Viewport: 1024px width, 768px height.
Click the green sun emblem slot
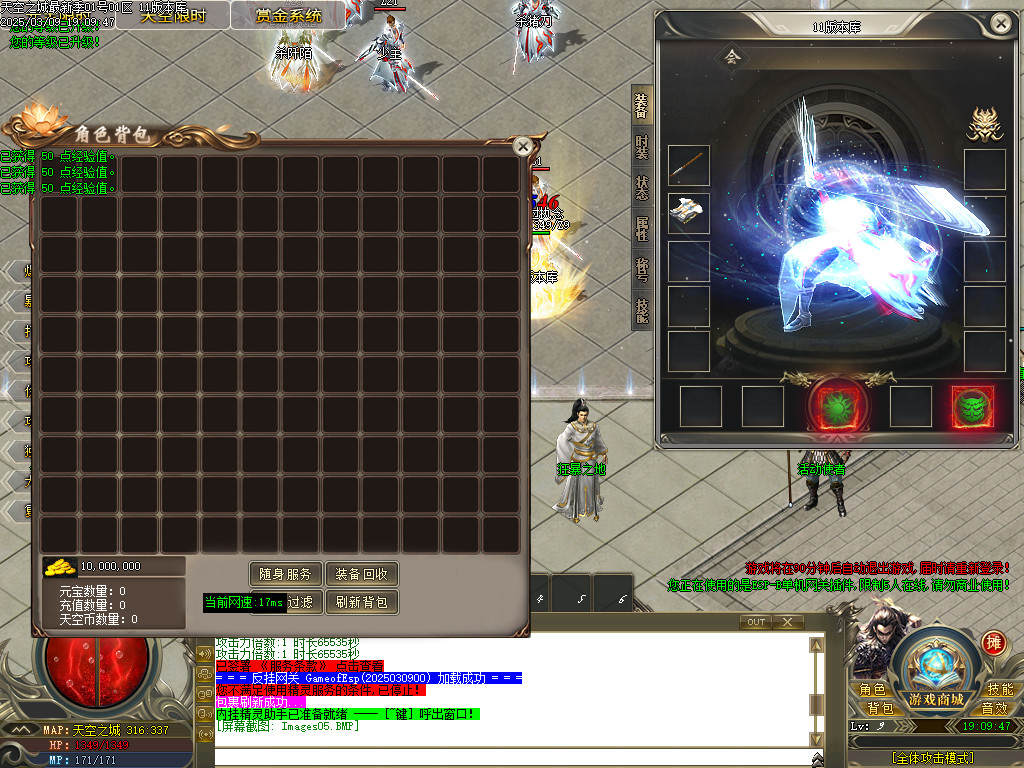[832, 406]
